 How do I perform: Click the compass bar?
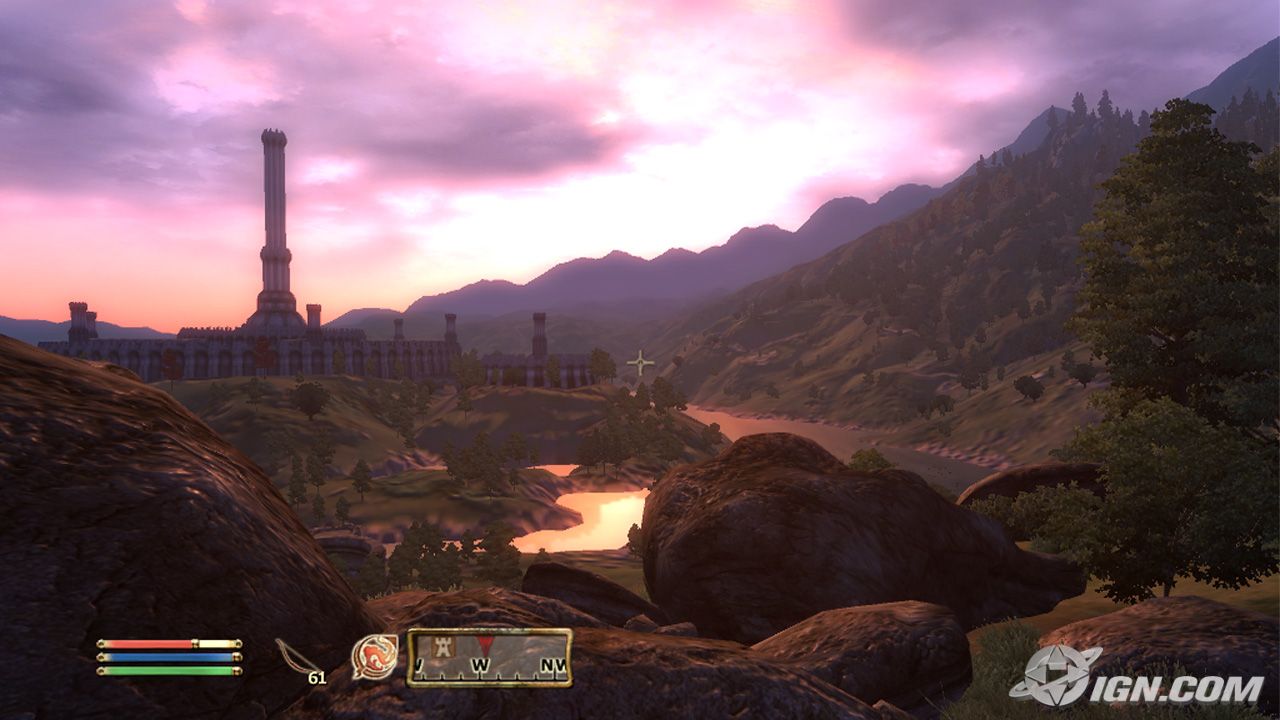[489, 657]
